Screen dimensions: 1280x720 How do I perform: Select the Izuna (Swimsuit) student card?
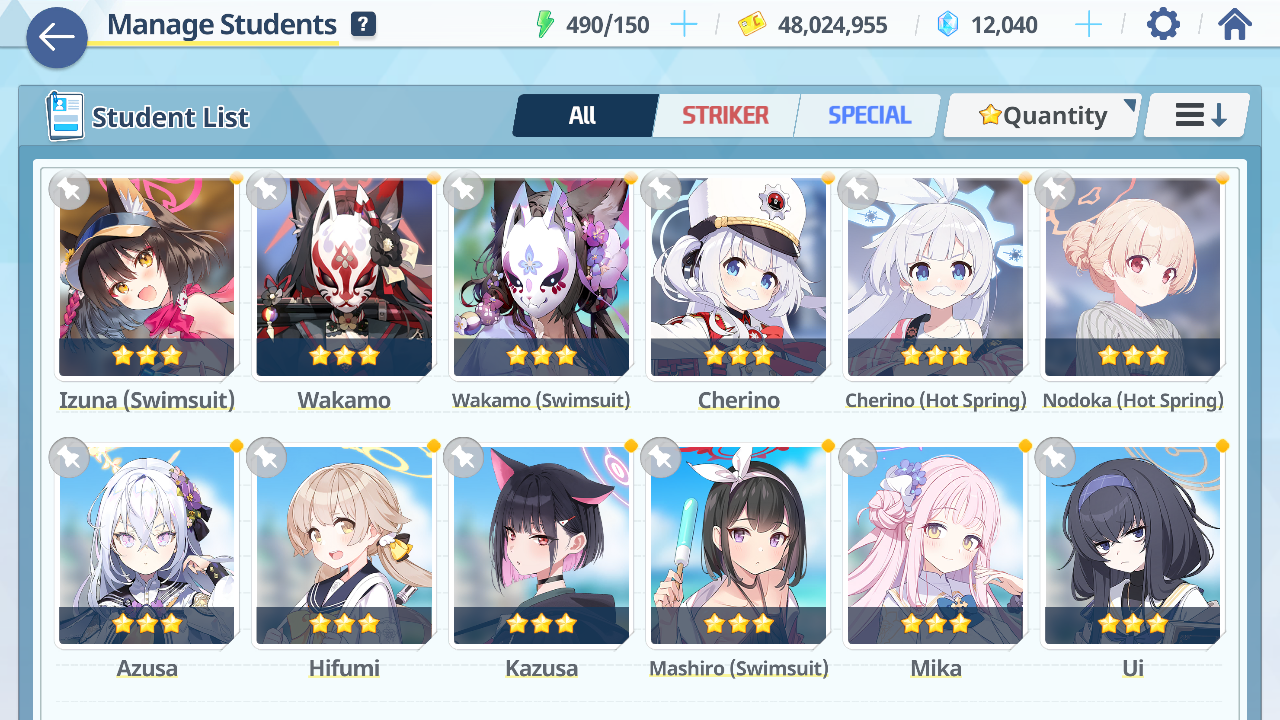pyautogui.click(x=147, y=278)
